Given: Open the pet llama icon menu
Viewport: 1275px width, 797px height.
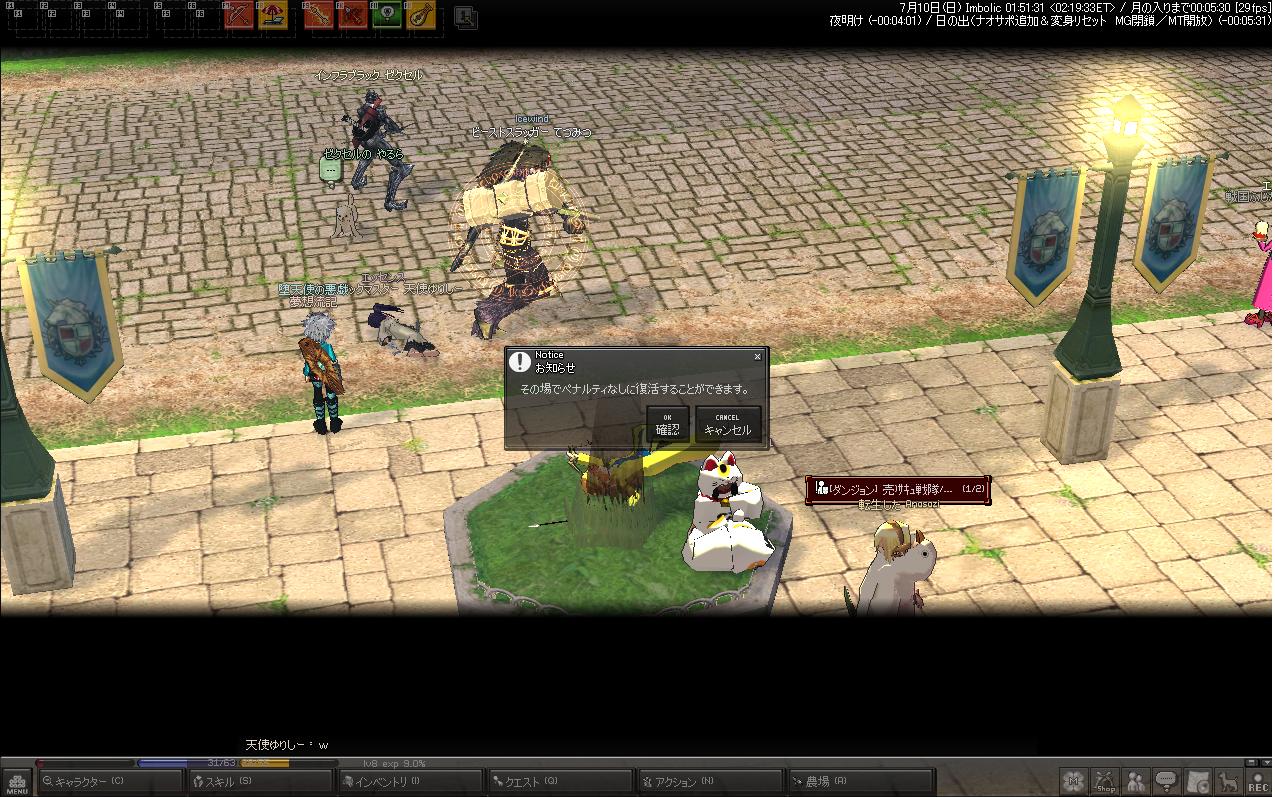Looking at the screenshot, I should point(1226,781).
